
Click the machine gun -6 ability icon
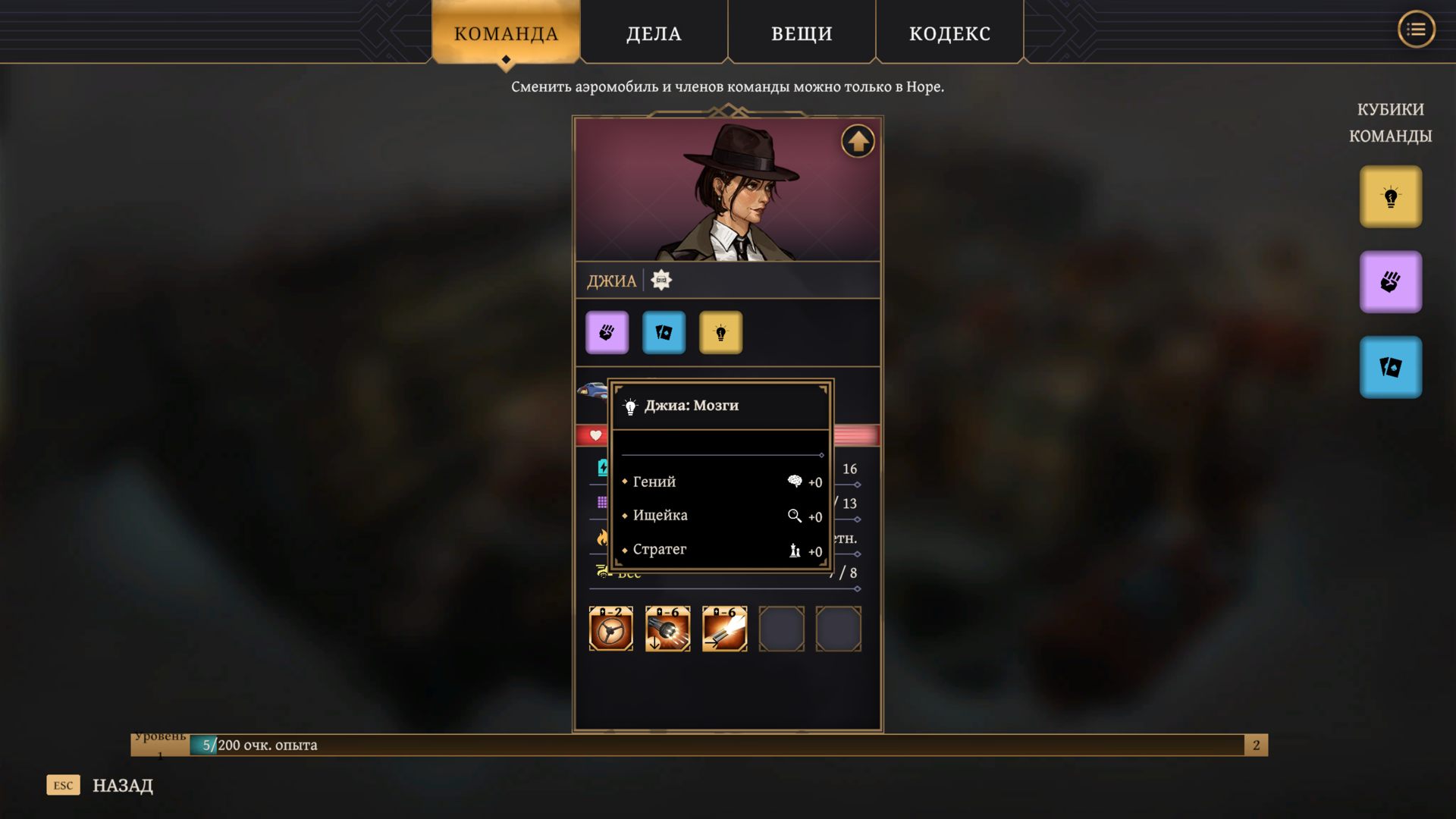pos(667,629)
